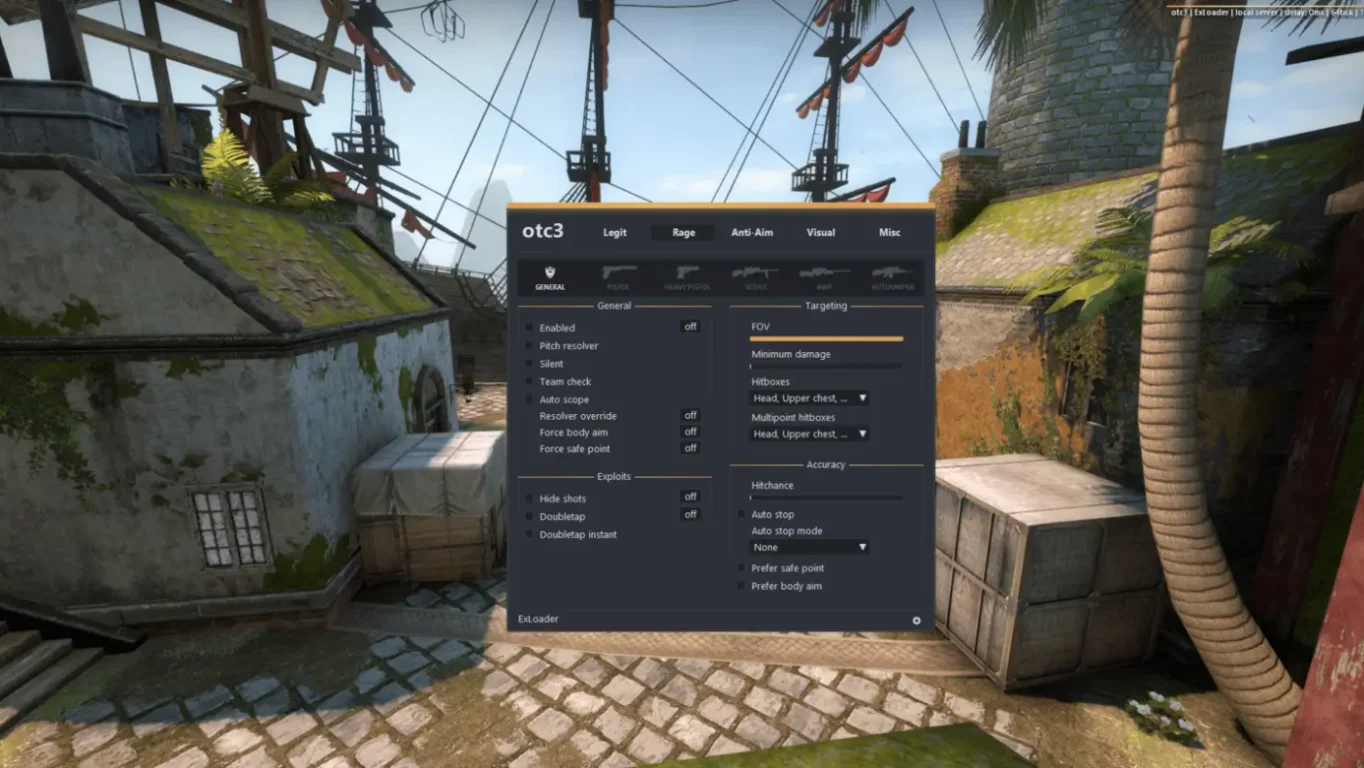The image size is (1364, 768).
Task: Open the Hitboxes dropdown
Action: click(x=809, y=398)
